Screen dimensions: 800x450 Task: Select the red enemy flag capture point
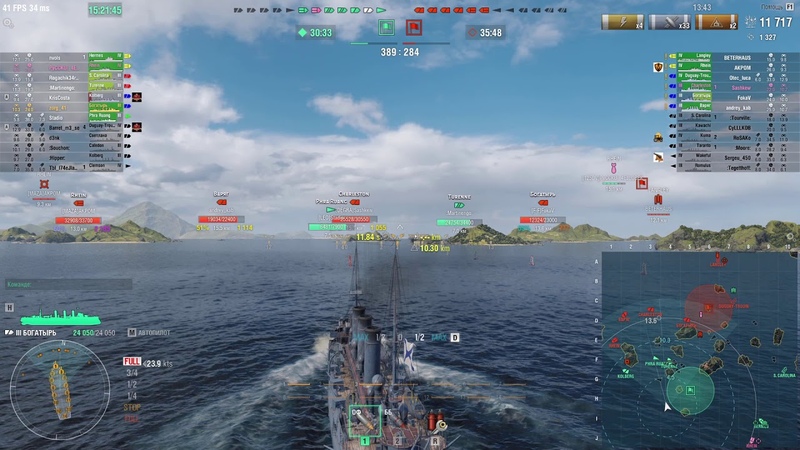(x=414, y=27)
